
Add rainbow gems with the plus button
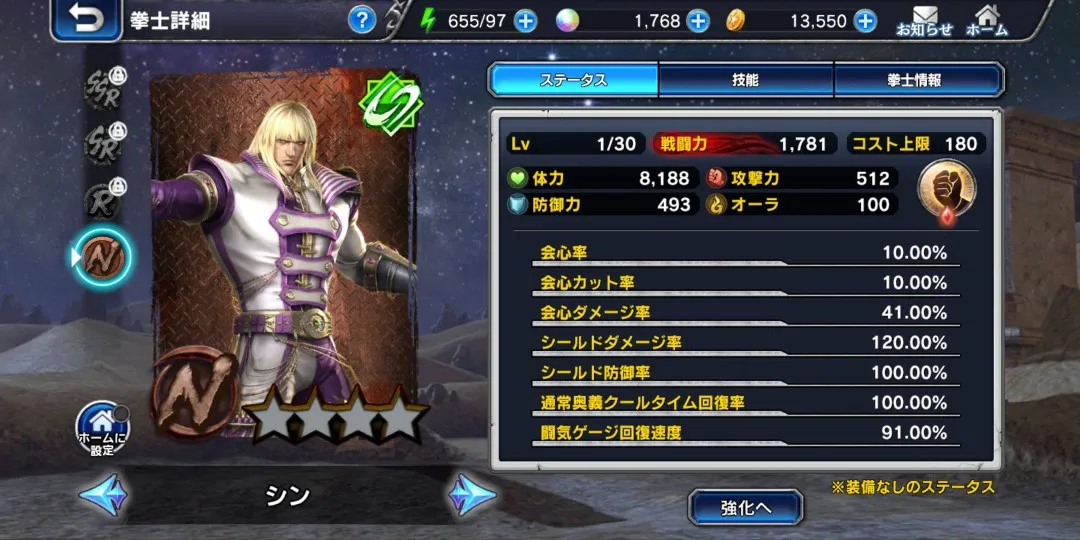[x=698, y=21]
